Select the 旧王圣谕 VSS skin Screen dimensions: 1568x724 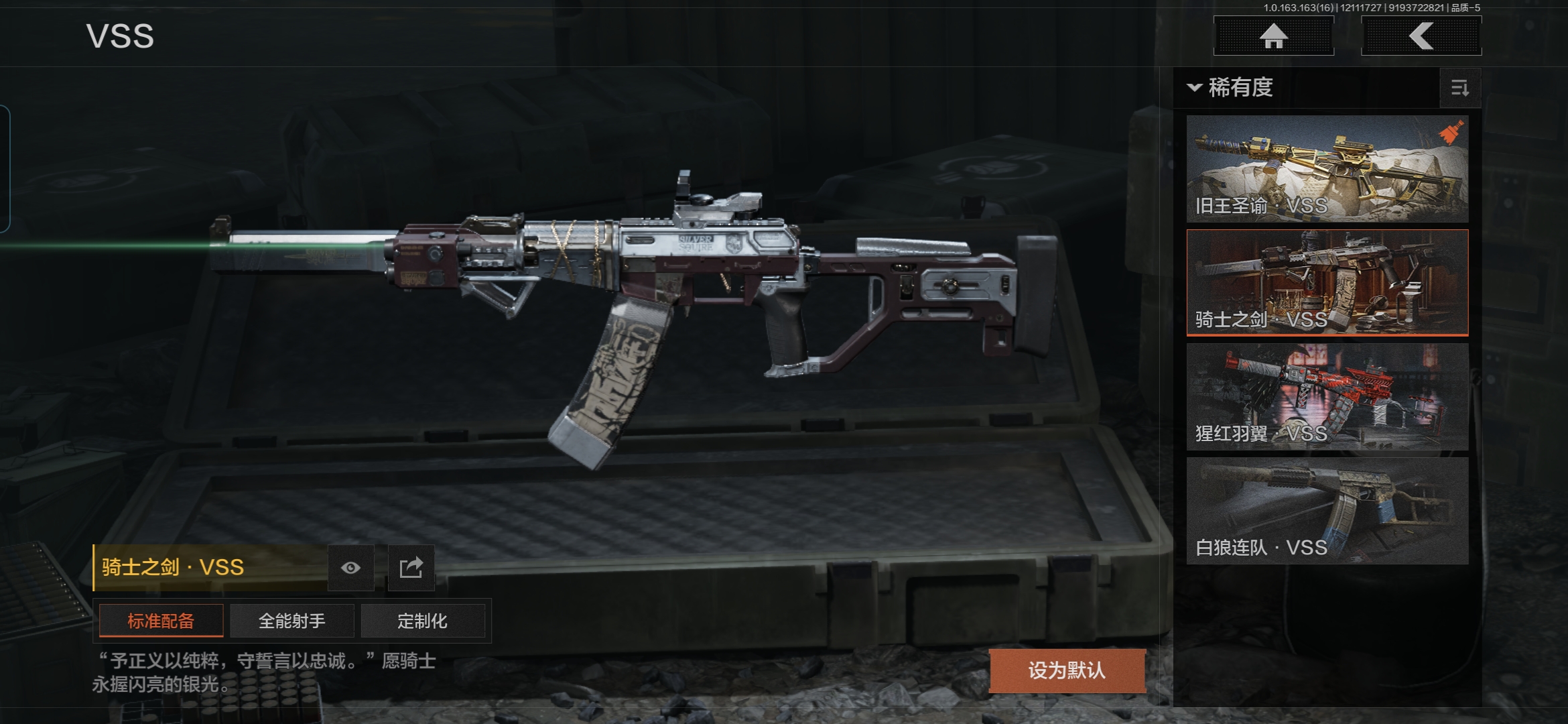(x=1327, y=169)
